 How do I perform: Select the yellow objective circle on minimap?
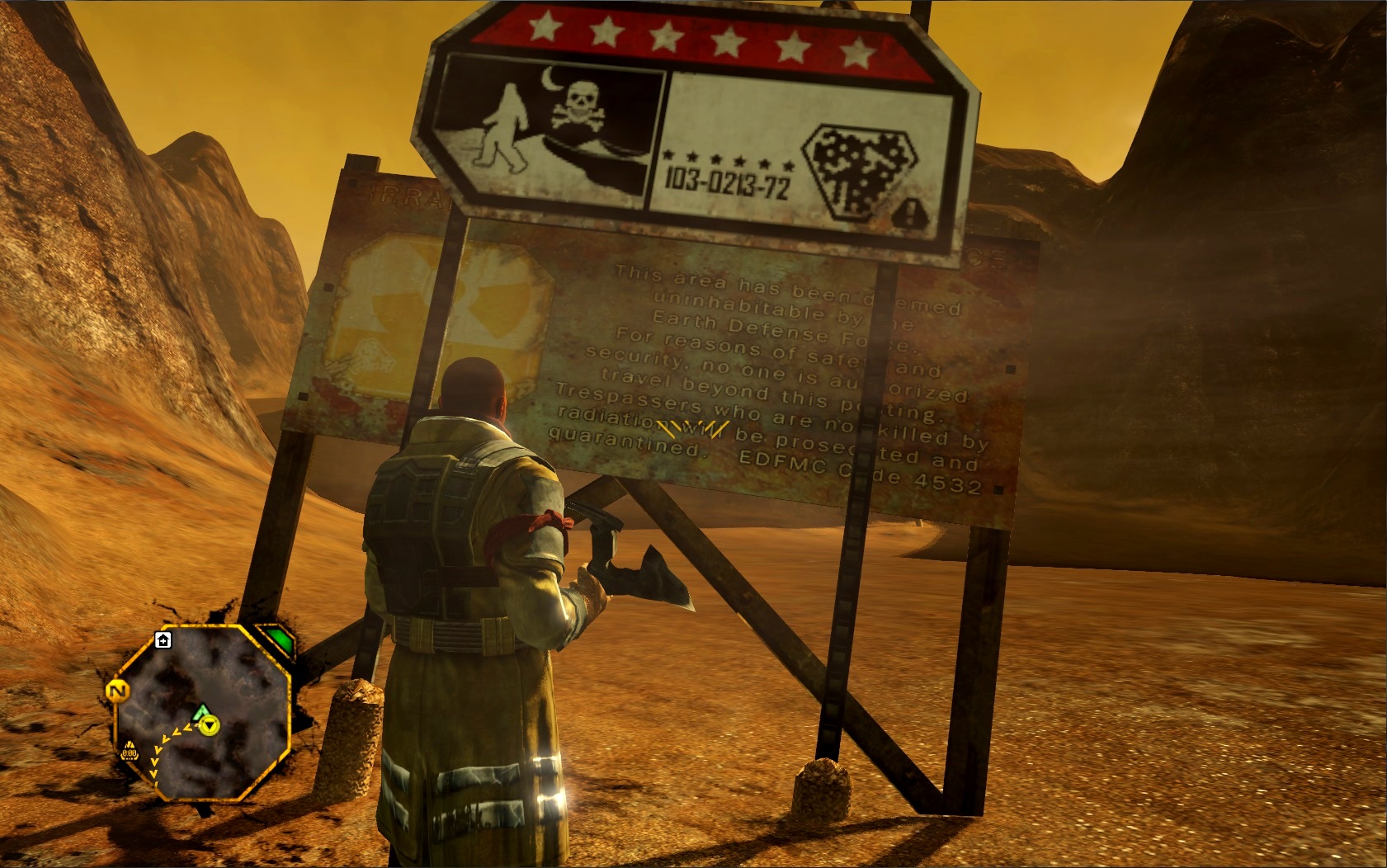(211, 724)
